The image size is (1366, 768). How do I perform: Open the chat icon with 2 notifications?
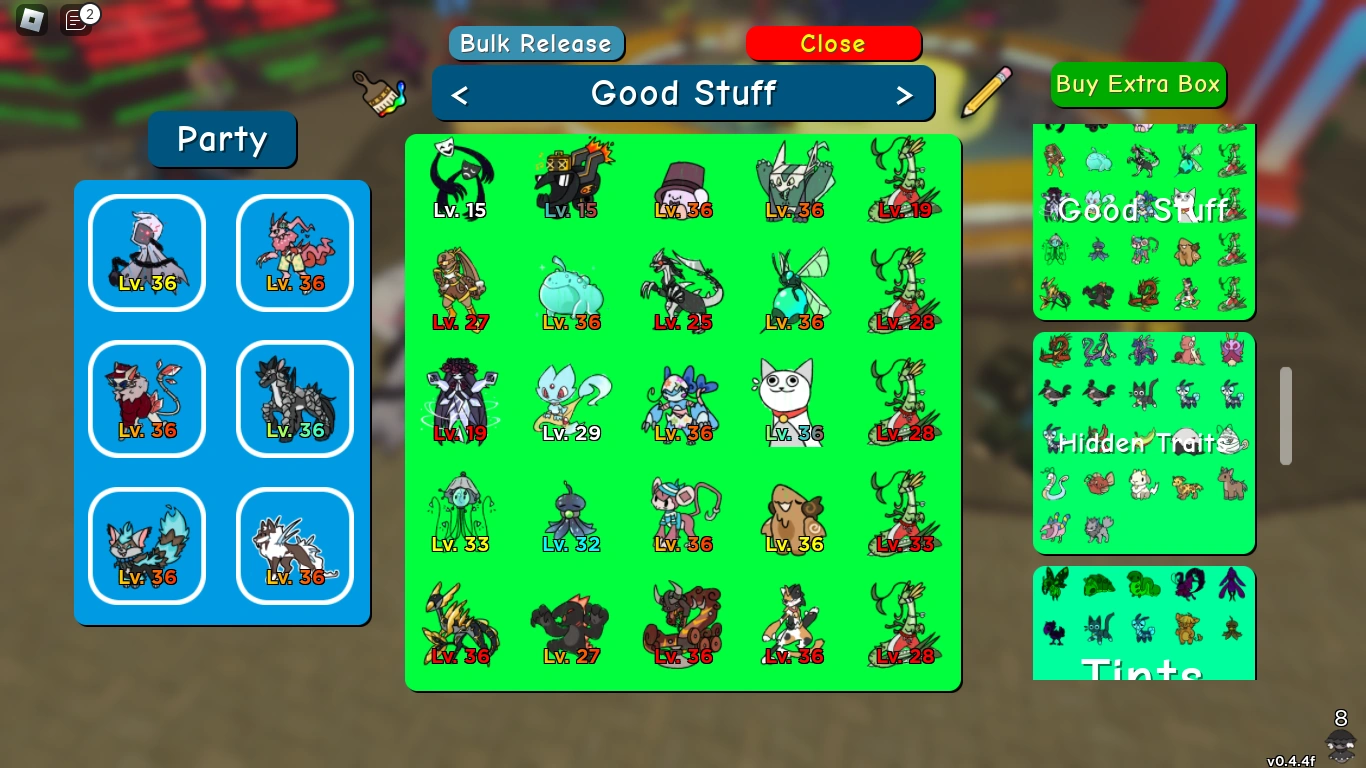pos(75,20)
